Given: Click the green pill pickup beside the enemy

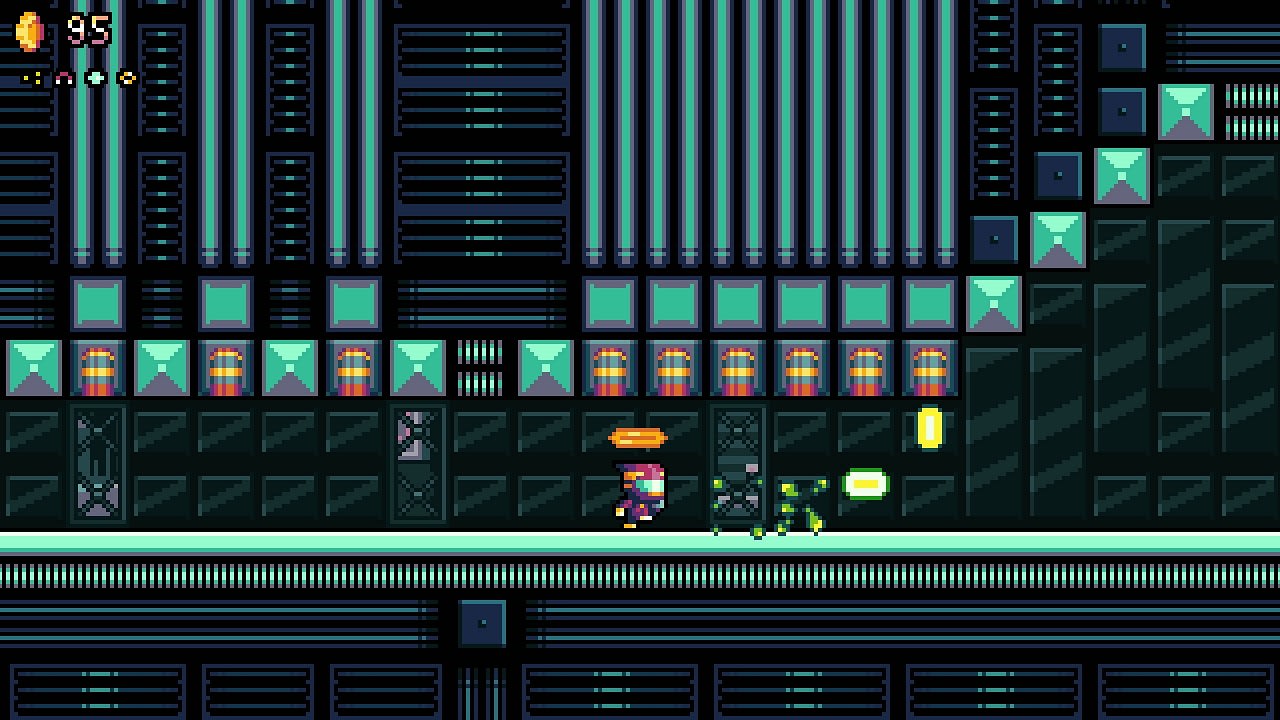Looking at the screenshot, I should [x=864, y=483].
